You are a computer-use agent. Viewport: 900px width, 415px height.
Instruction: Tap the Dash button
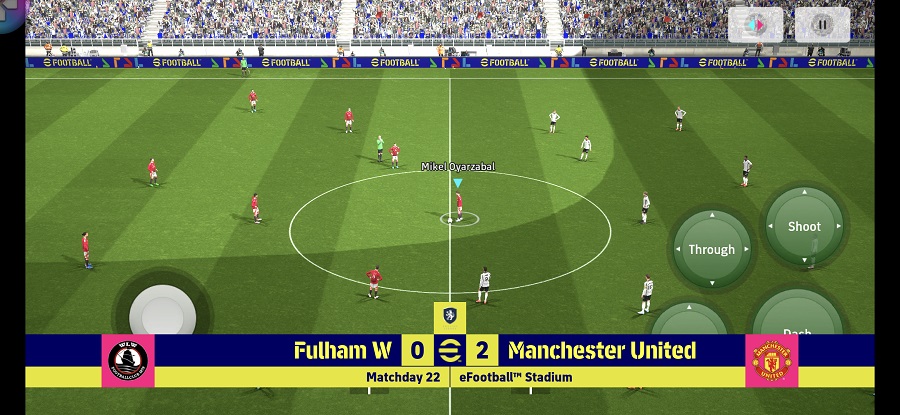click(797, 318)
